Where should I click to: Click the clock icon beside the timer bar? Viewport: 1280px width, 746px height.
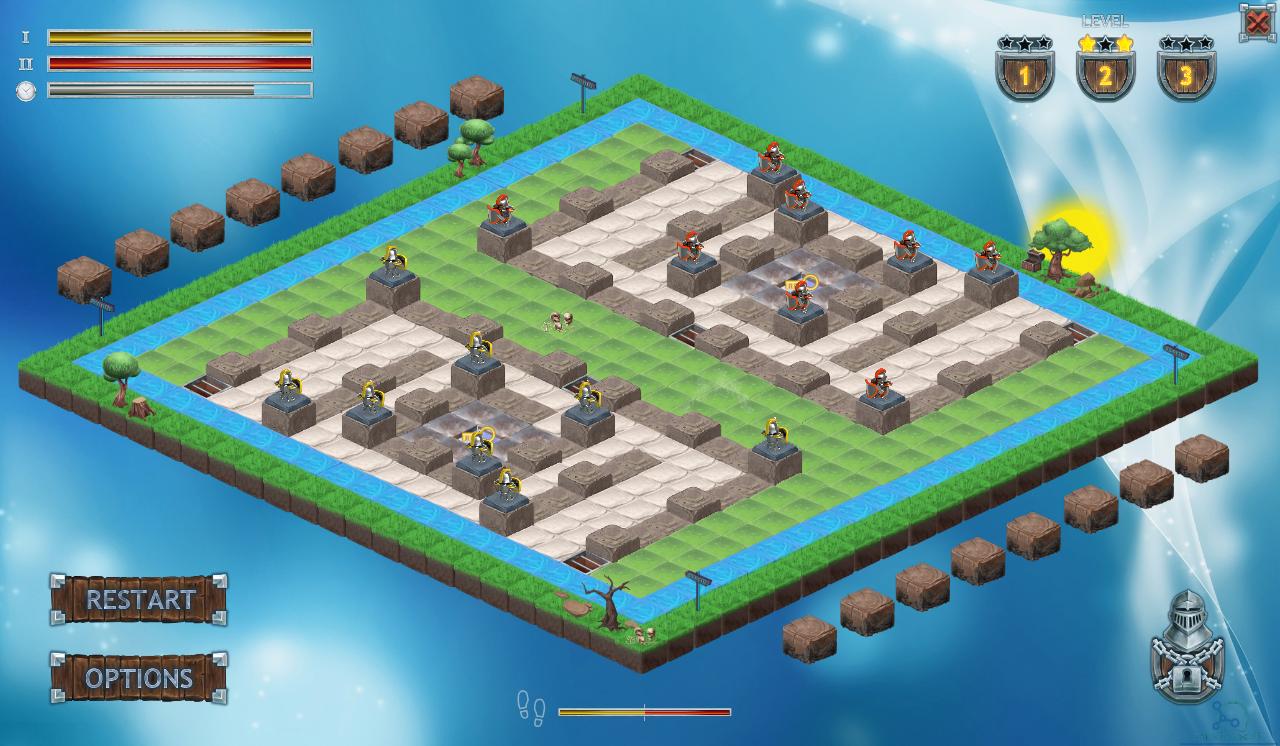tap(27, 90)
